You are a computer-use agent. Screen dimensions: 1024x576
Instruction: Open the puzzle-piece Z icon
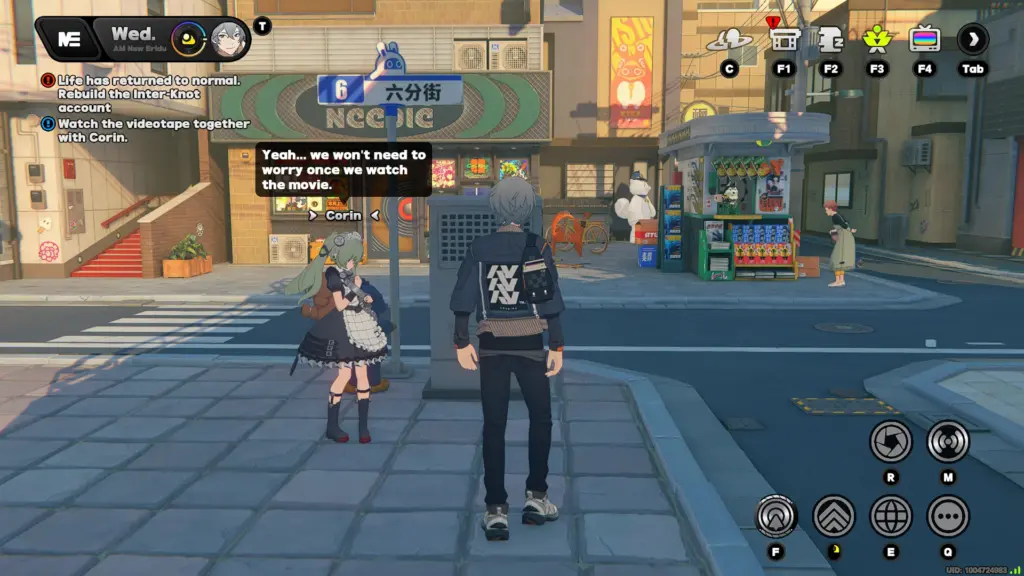click(x=830, y=40)
